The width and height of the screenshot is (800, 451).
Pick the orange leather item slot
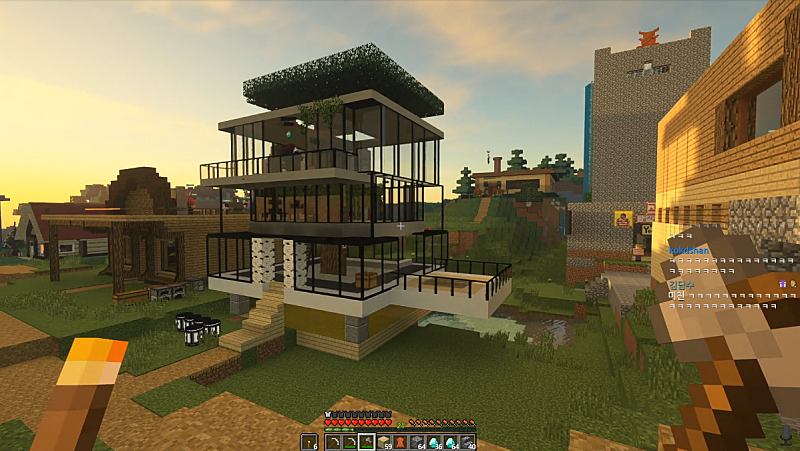400,442
